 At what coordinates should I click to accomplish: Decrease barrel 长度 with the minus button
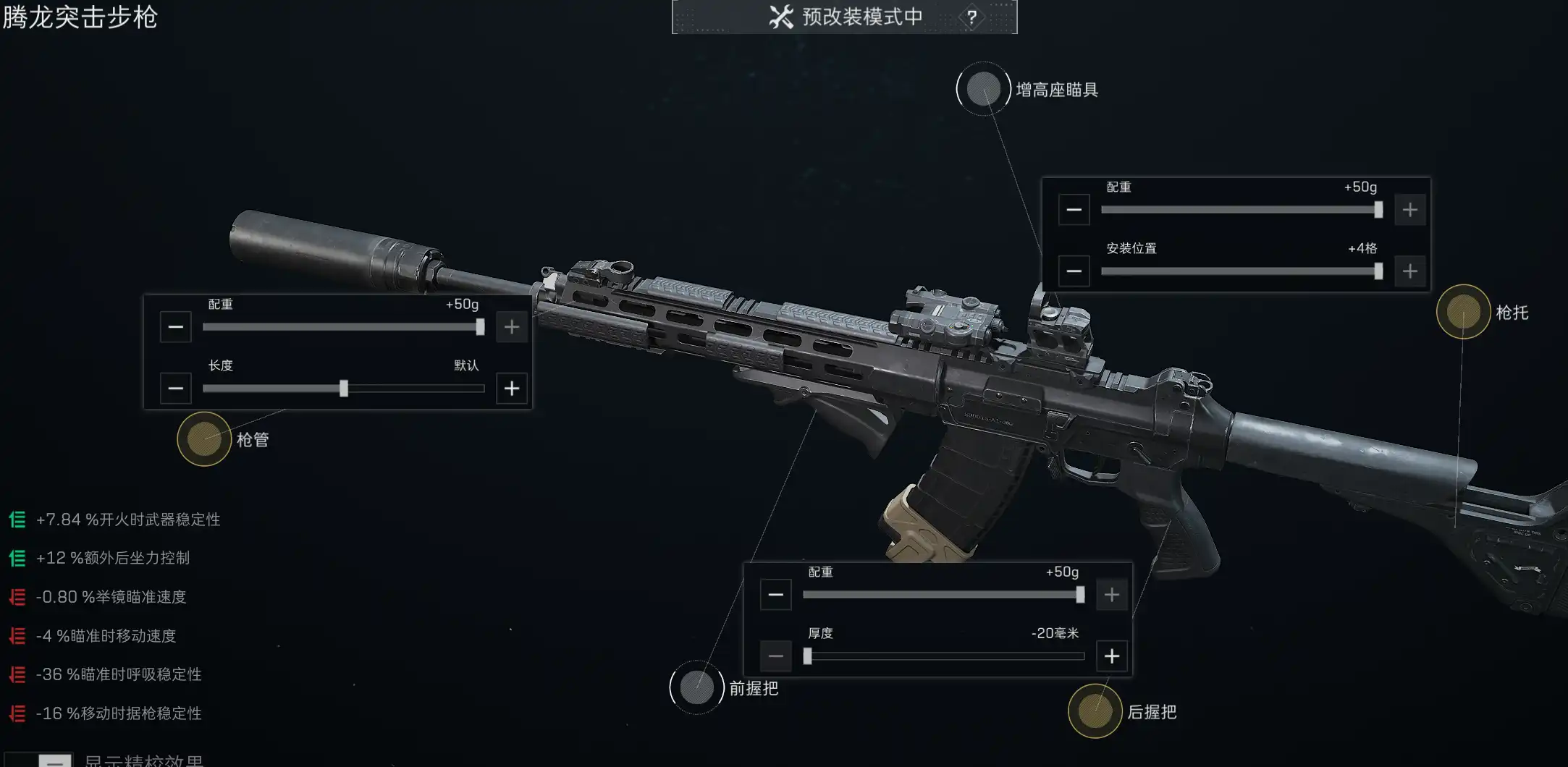[175, 388]
